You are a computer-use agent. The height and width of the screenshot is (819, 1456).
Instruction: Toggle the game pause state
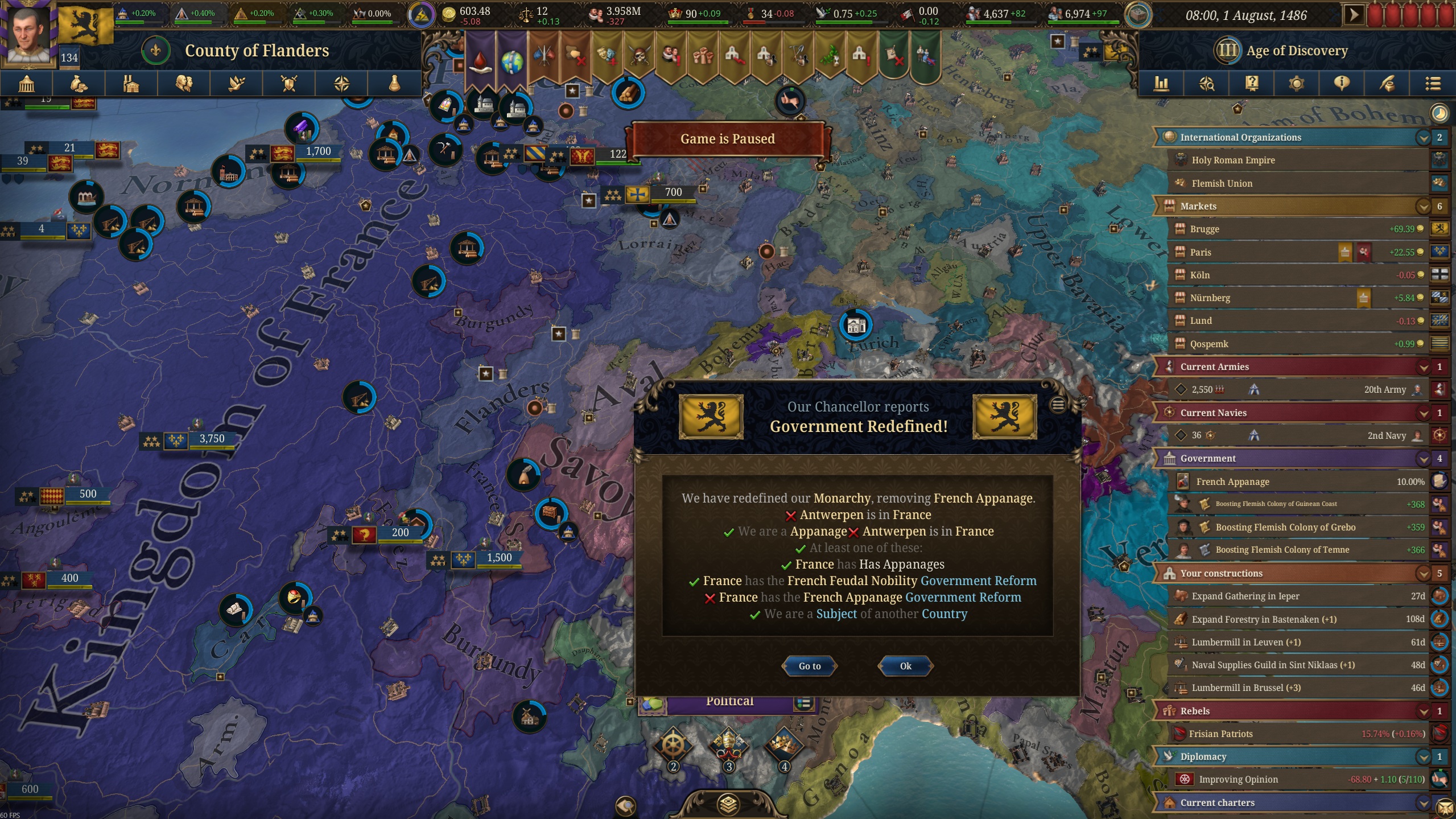1354,13
